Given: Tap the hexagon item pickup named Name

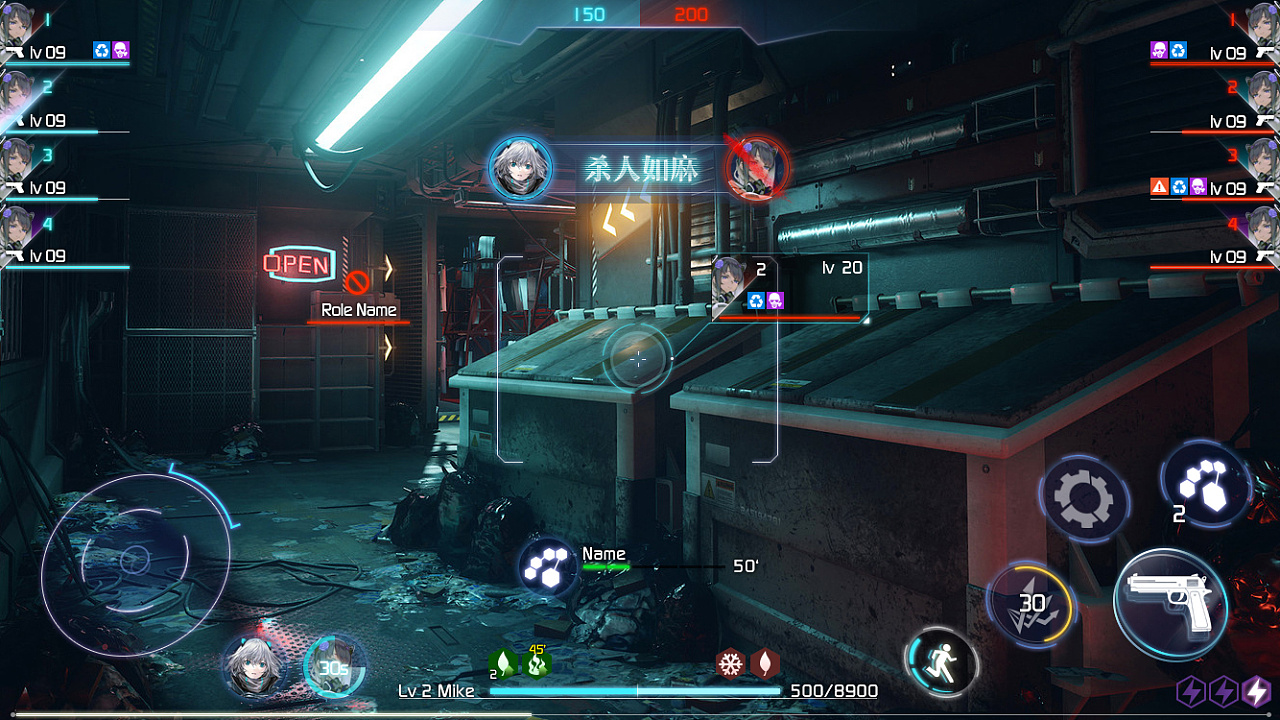Looking at the screenshot, I should [x=547, y=567].
